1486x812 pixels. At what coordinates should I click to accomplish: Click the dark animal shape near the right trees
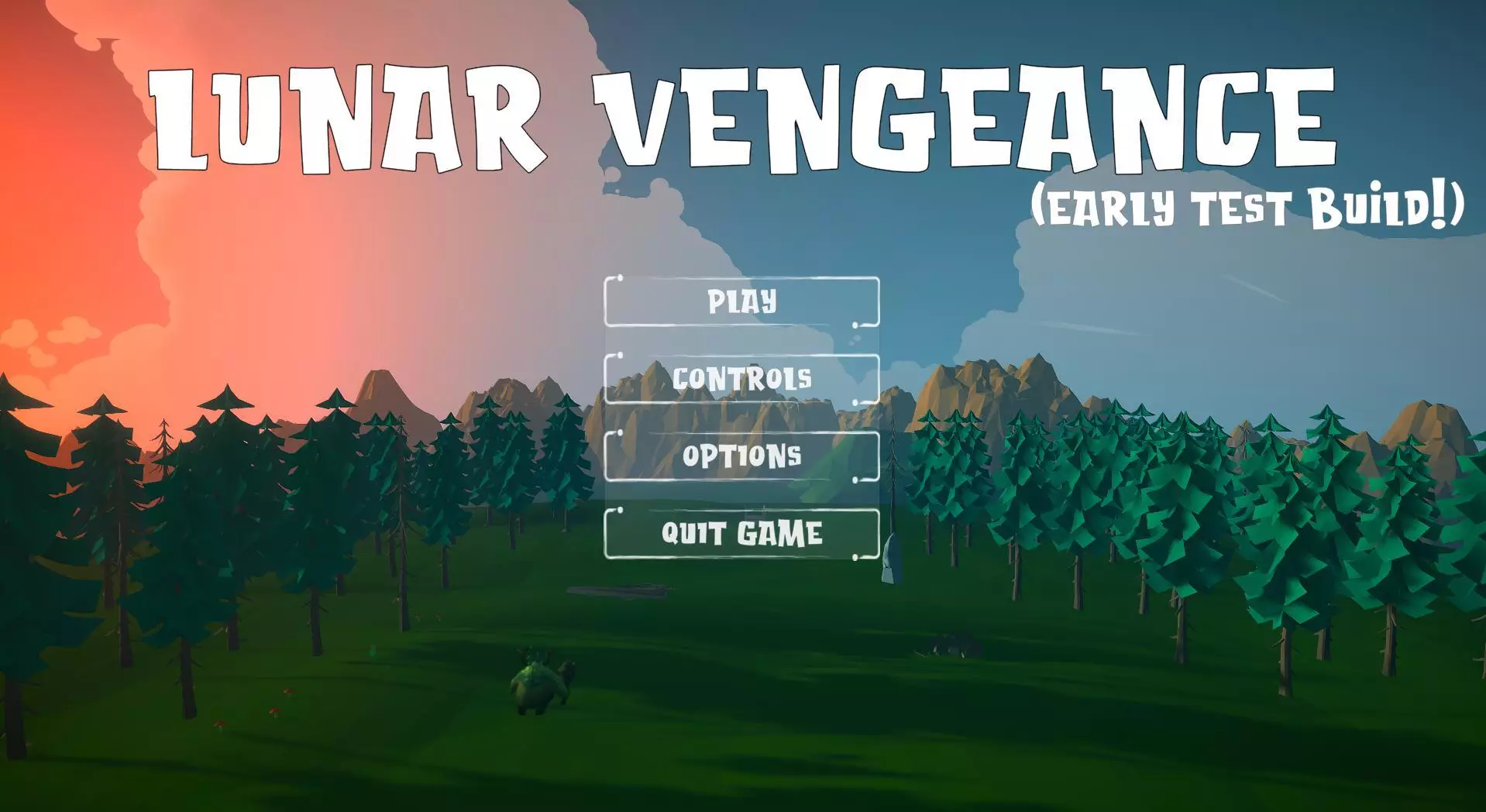click(x=949, y=645)
